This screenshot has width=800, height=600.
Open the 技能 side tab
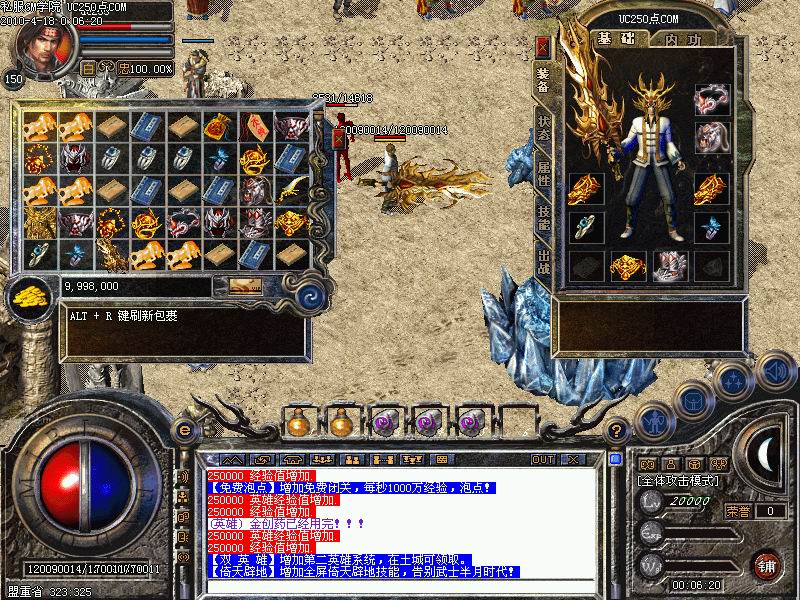[543, 218]
